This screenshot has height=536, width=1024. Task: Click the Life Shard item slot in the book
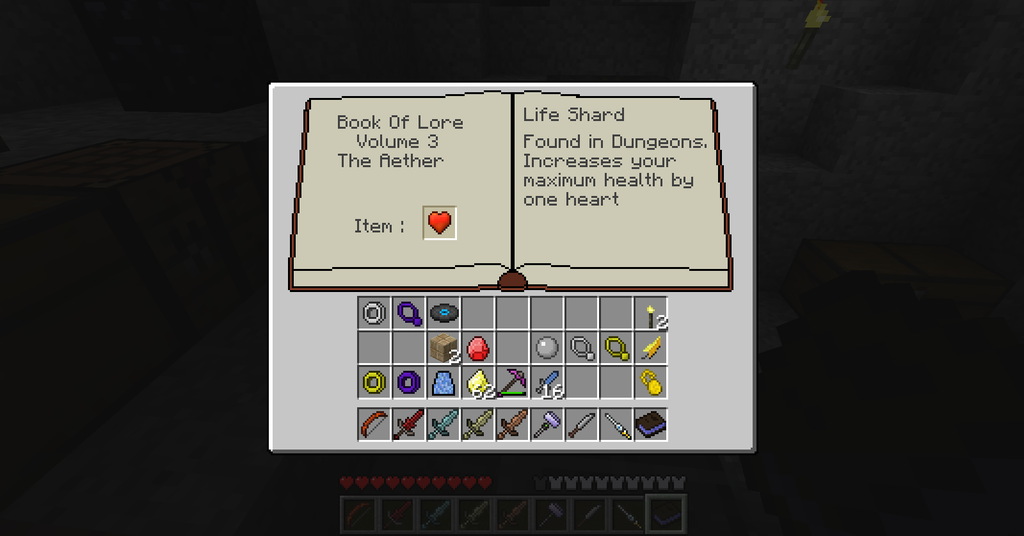pyautogui.click(x=440, y=223)
